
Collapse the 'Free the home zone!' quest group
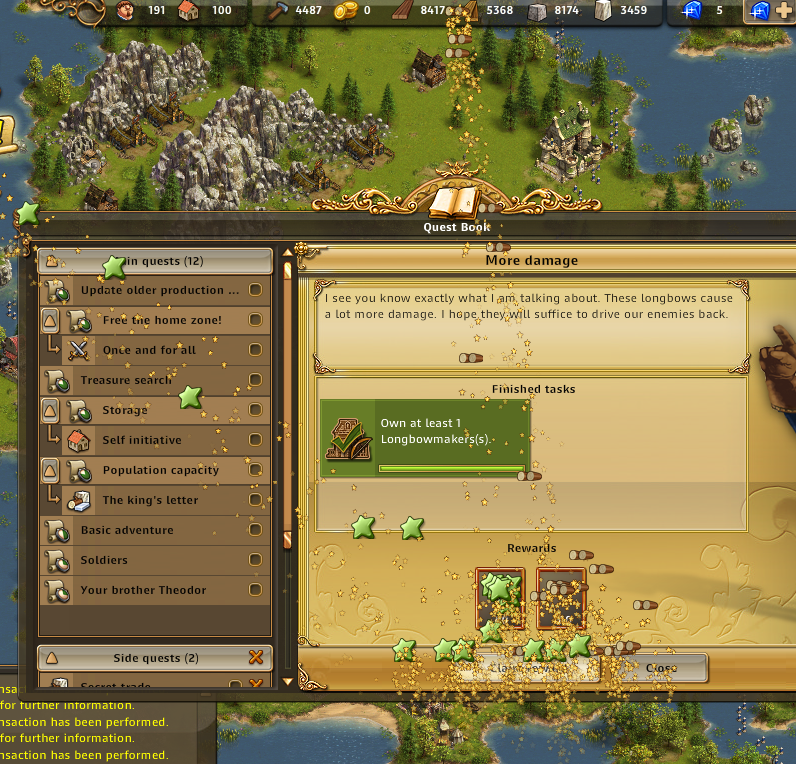[50, 320]
